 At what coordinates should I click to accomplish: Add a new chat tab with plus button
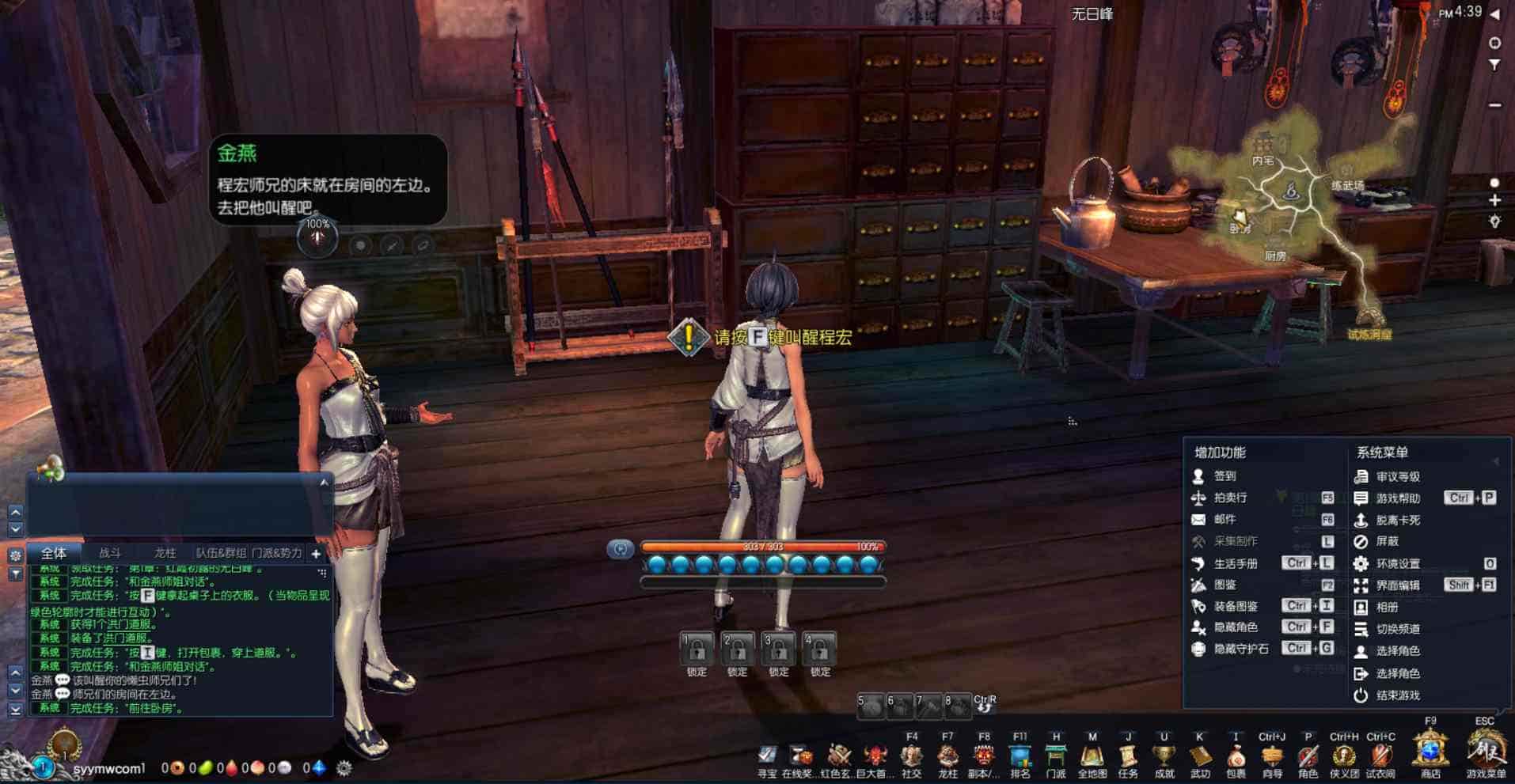[316, 554]
